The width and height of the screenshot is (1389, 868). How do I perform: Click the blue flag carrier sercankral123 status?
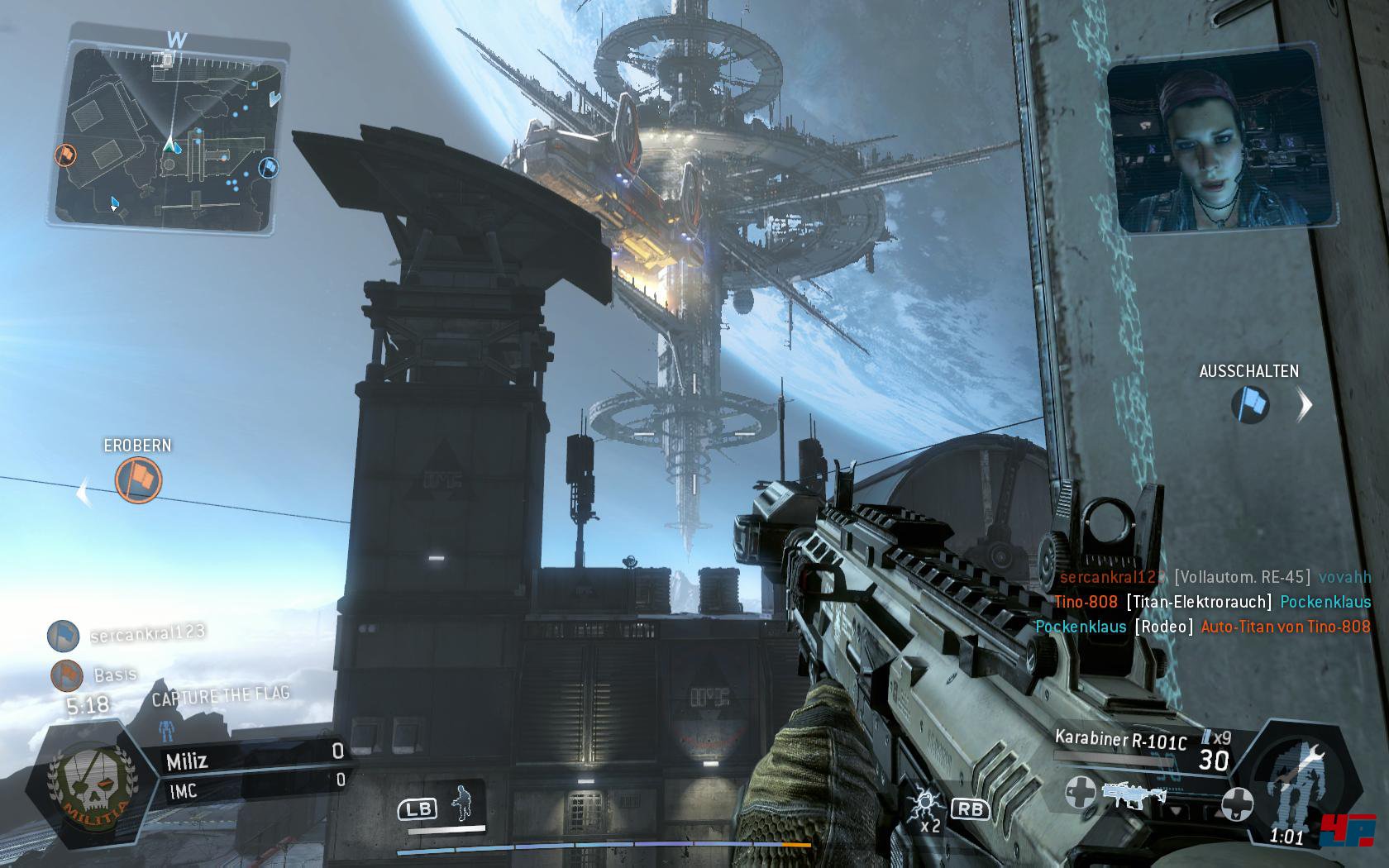[124, 635]
